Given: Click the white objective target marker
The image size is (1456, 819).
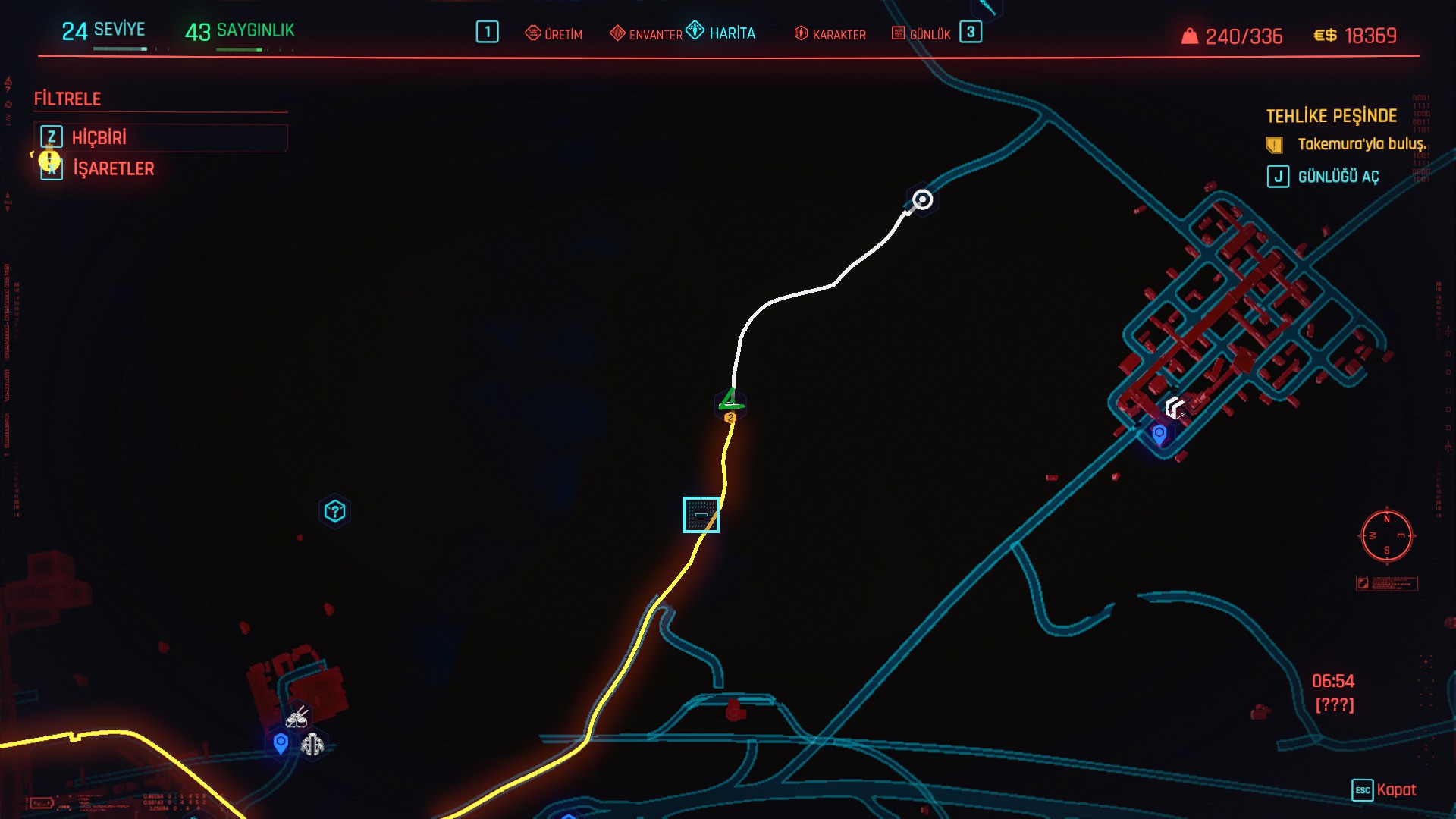Looking at the screenshot, I should (922, 199).
